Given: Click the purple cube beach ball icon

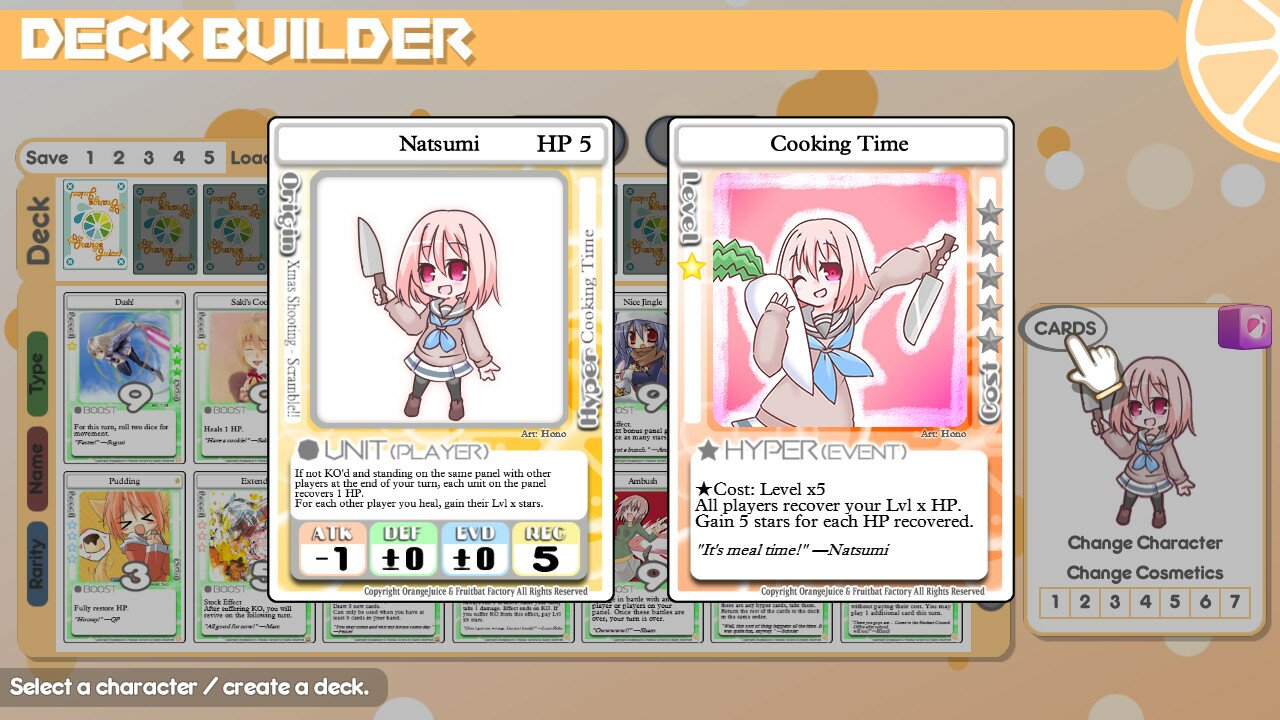Looking at the screenshot, I should click(x=1246, y=328).
